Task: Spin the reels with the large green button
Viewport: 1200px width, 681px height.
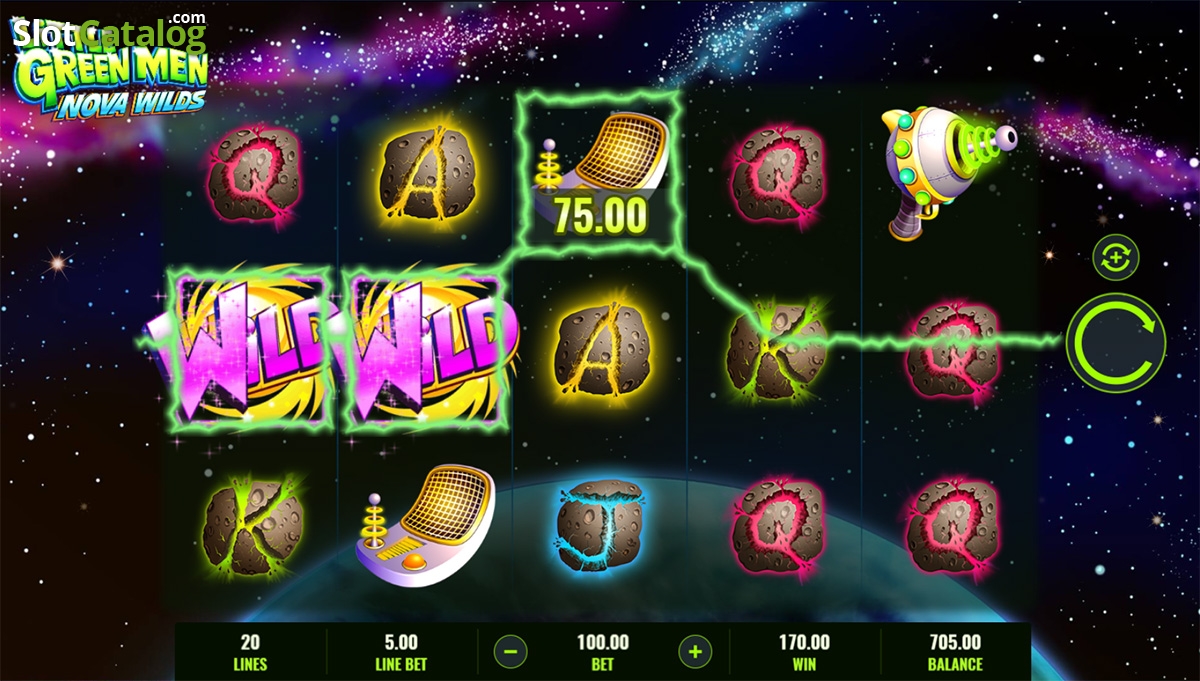Action: 1115,342
